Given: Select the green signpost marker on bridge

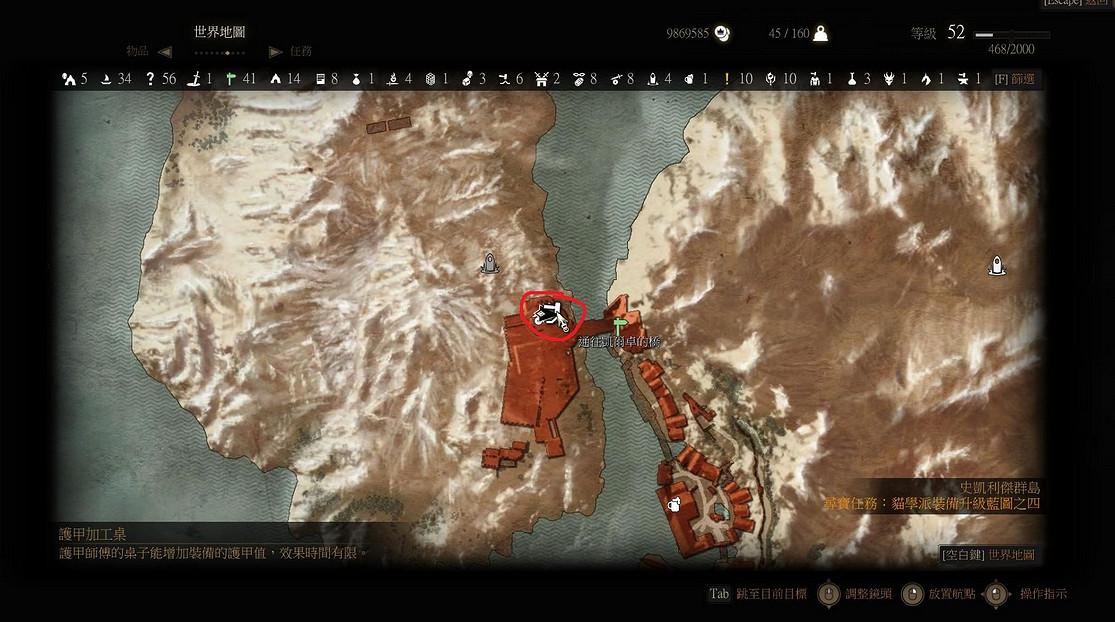Looking at the screenshot, I should pos(620,325).
